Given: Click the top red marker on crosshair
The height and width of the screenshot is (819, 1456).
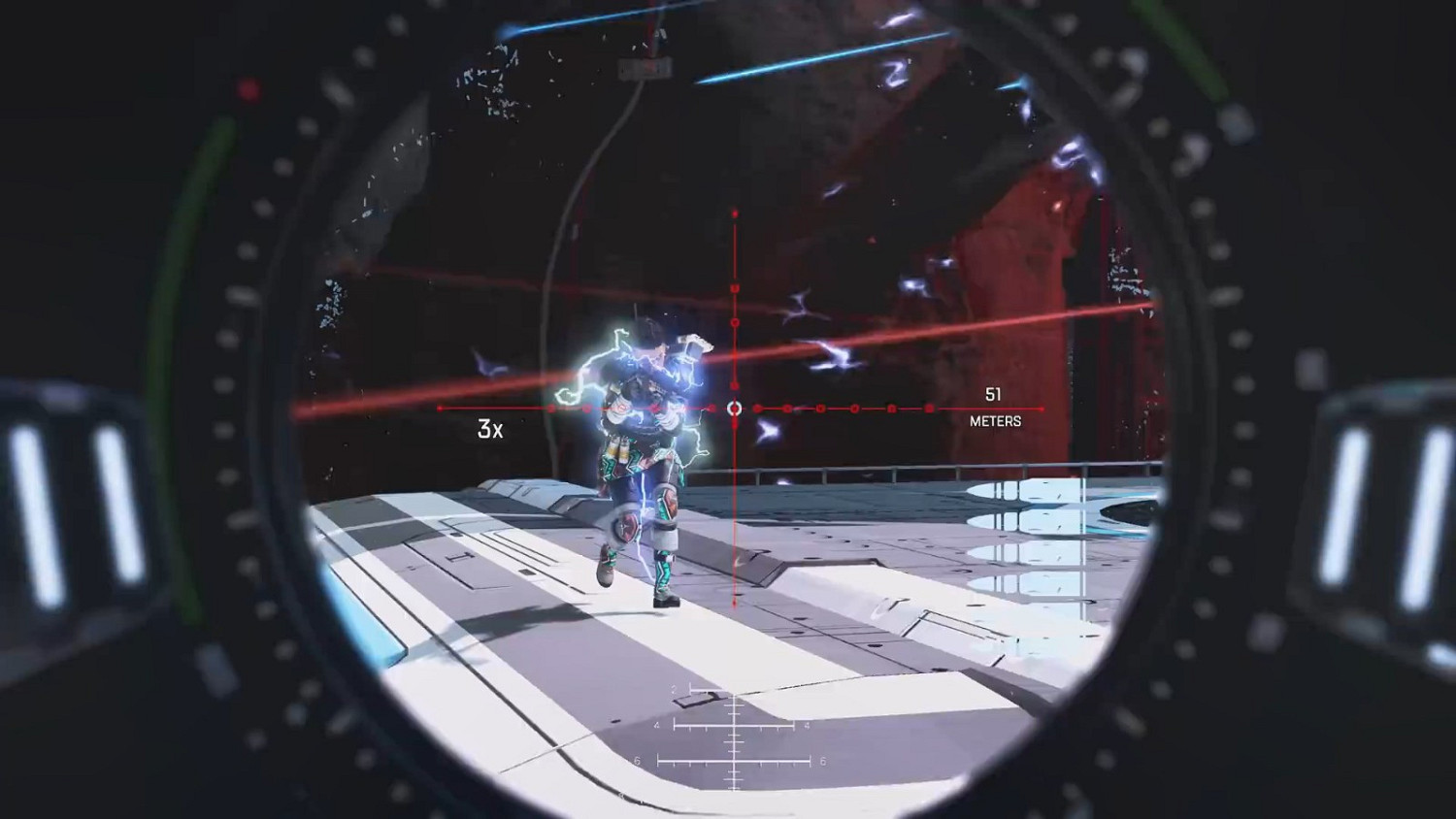Looking at the screenshot, I should coord(735,212).
